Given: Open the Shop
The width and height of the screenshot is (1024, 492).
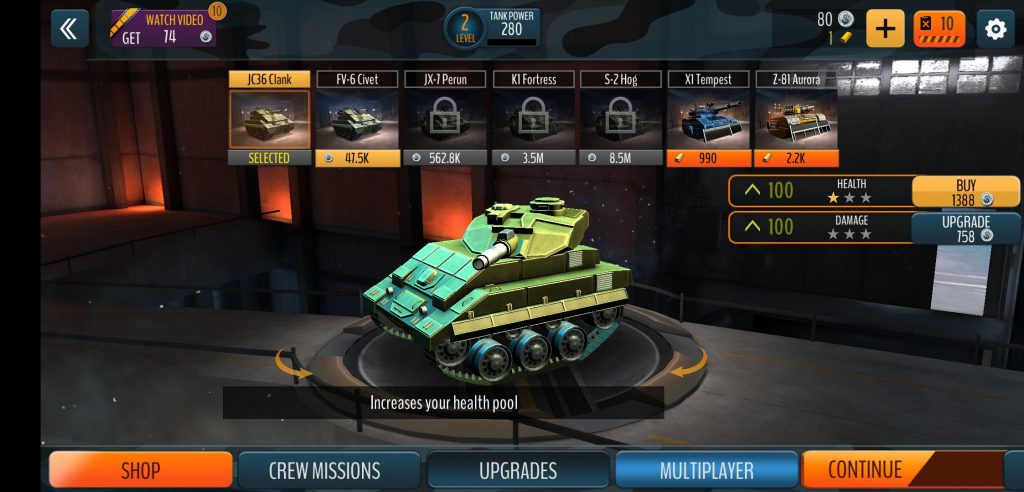Looking at the screenshot, I should click(141, 470).
